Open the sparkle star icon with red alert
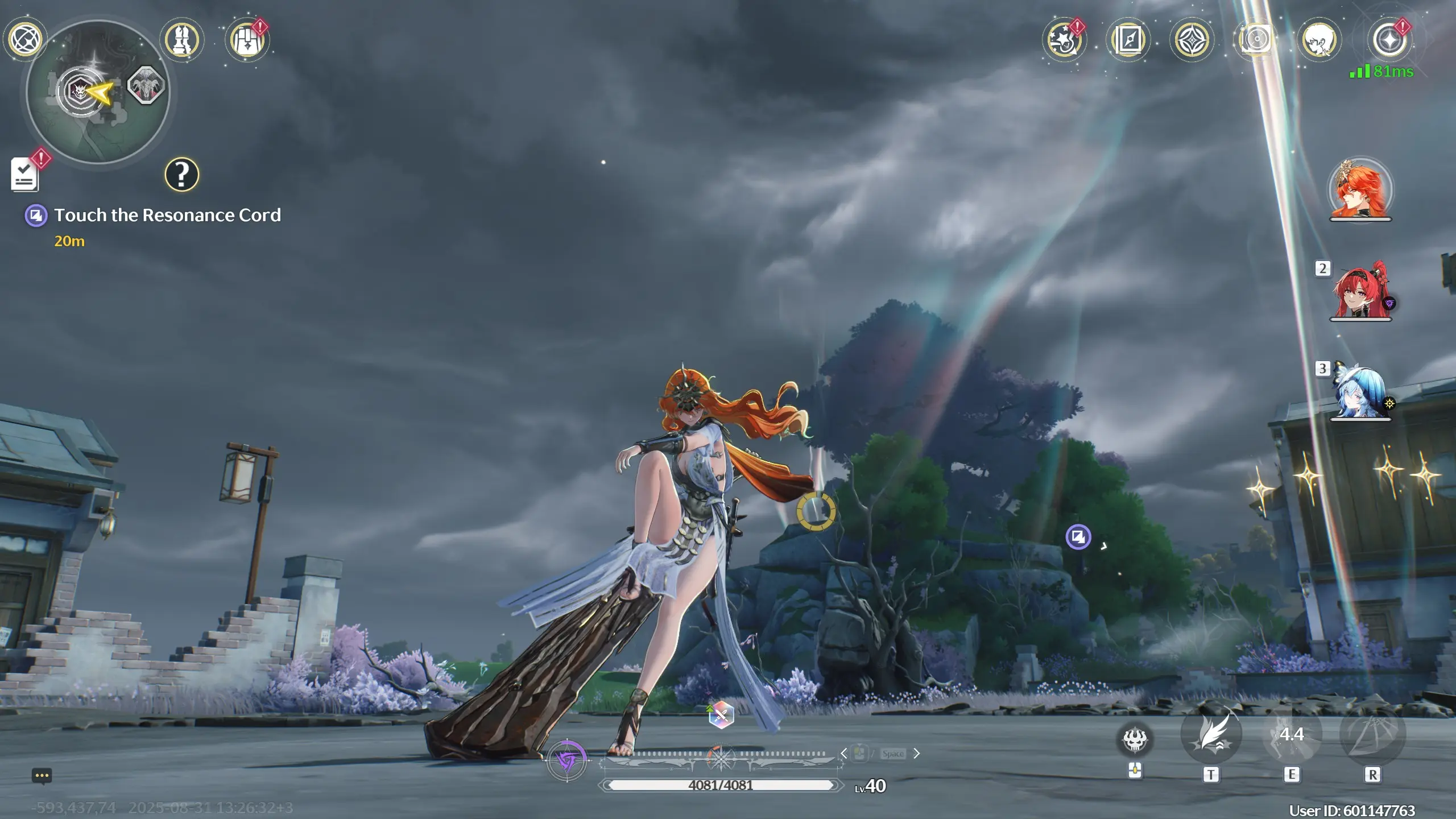The height and width of the screenshot is (819, 1456). pos(1389,40)
